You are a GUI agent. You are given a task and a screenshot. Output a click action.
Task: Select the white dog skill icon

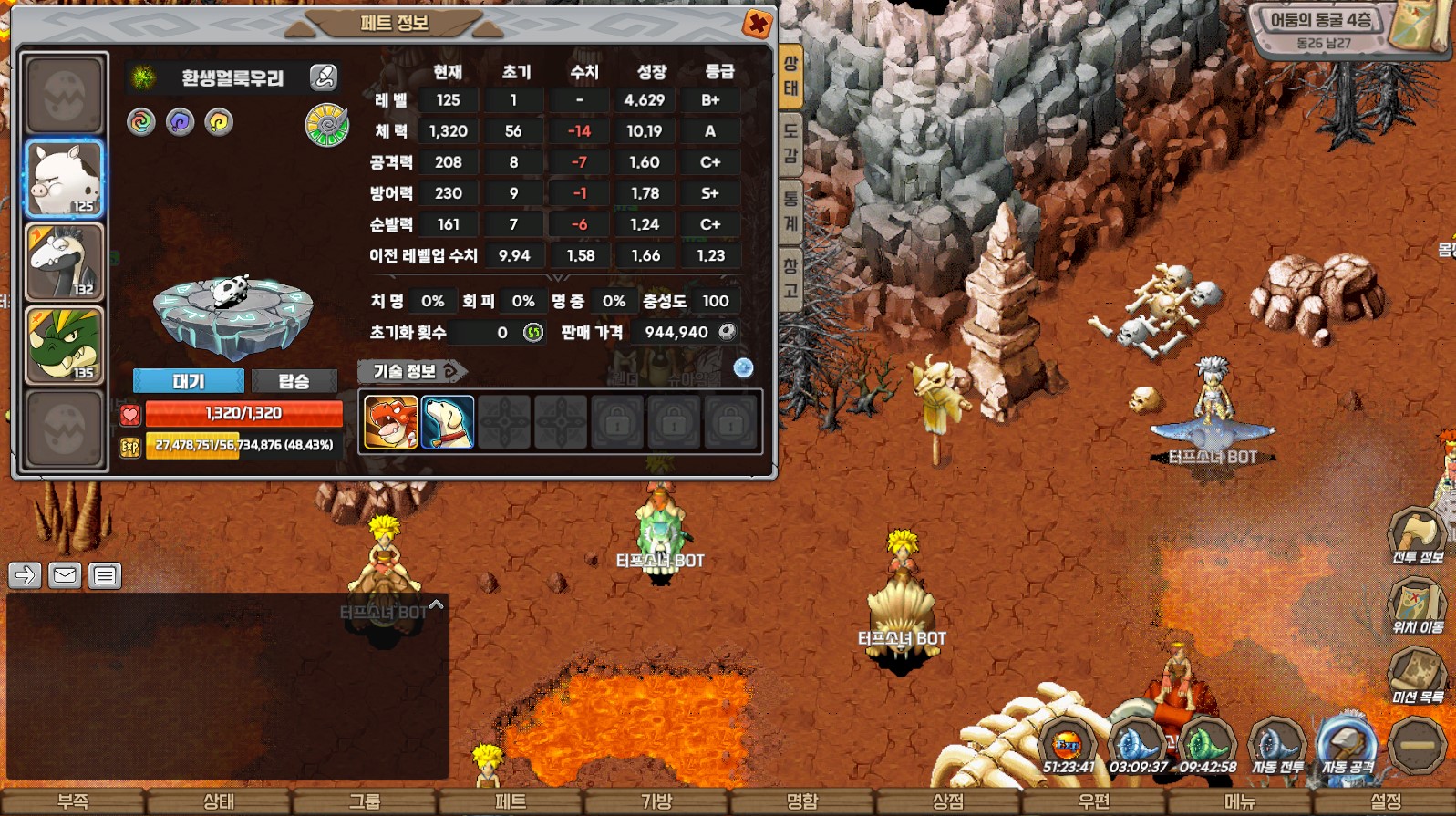[x=448, y=422]
